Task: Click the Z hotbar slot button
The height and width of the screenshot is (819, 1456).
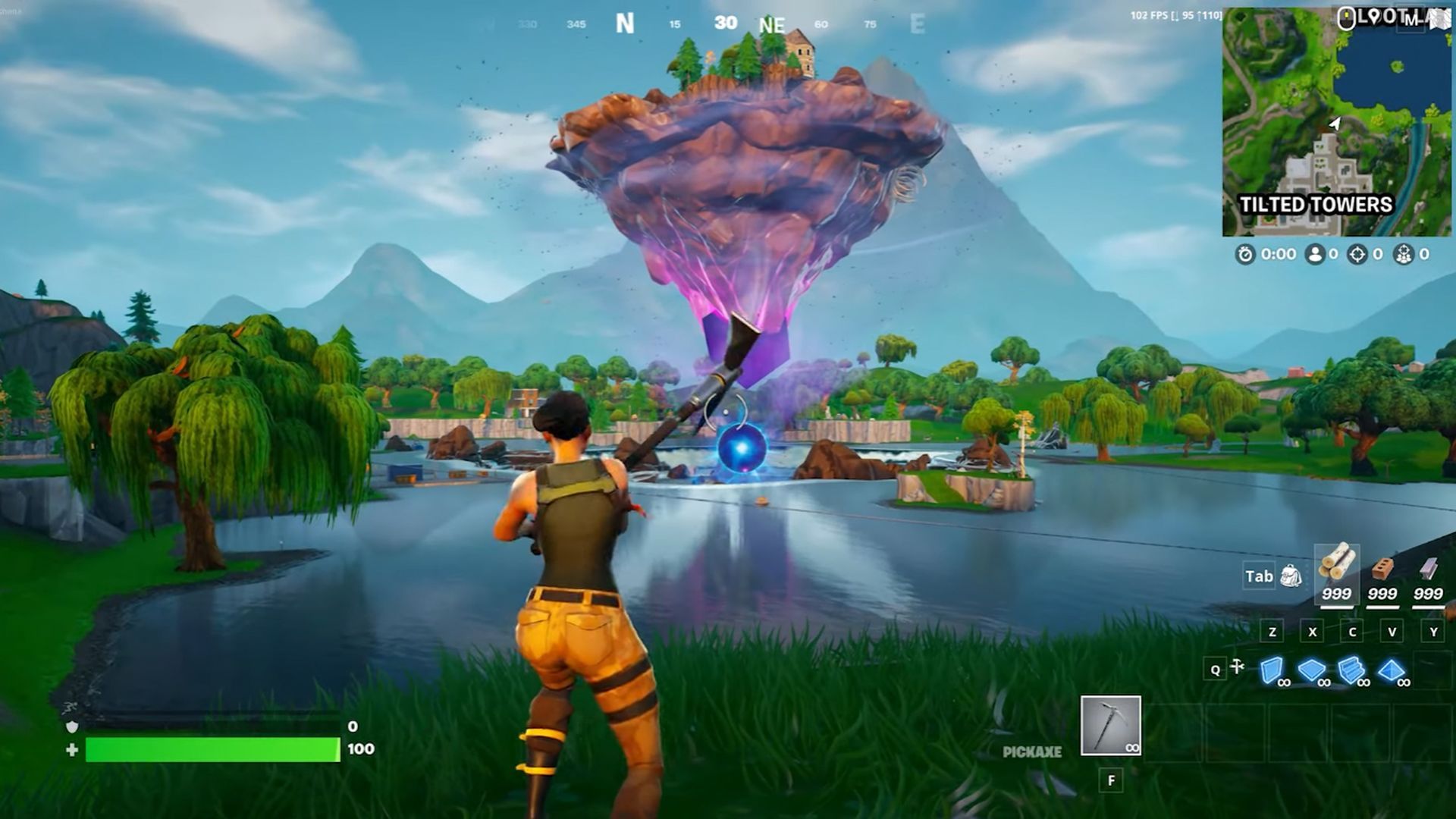Action: point(1272,632)
